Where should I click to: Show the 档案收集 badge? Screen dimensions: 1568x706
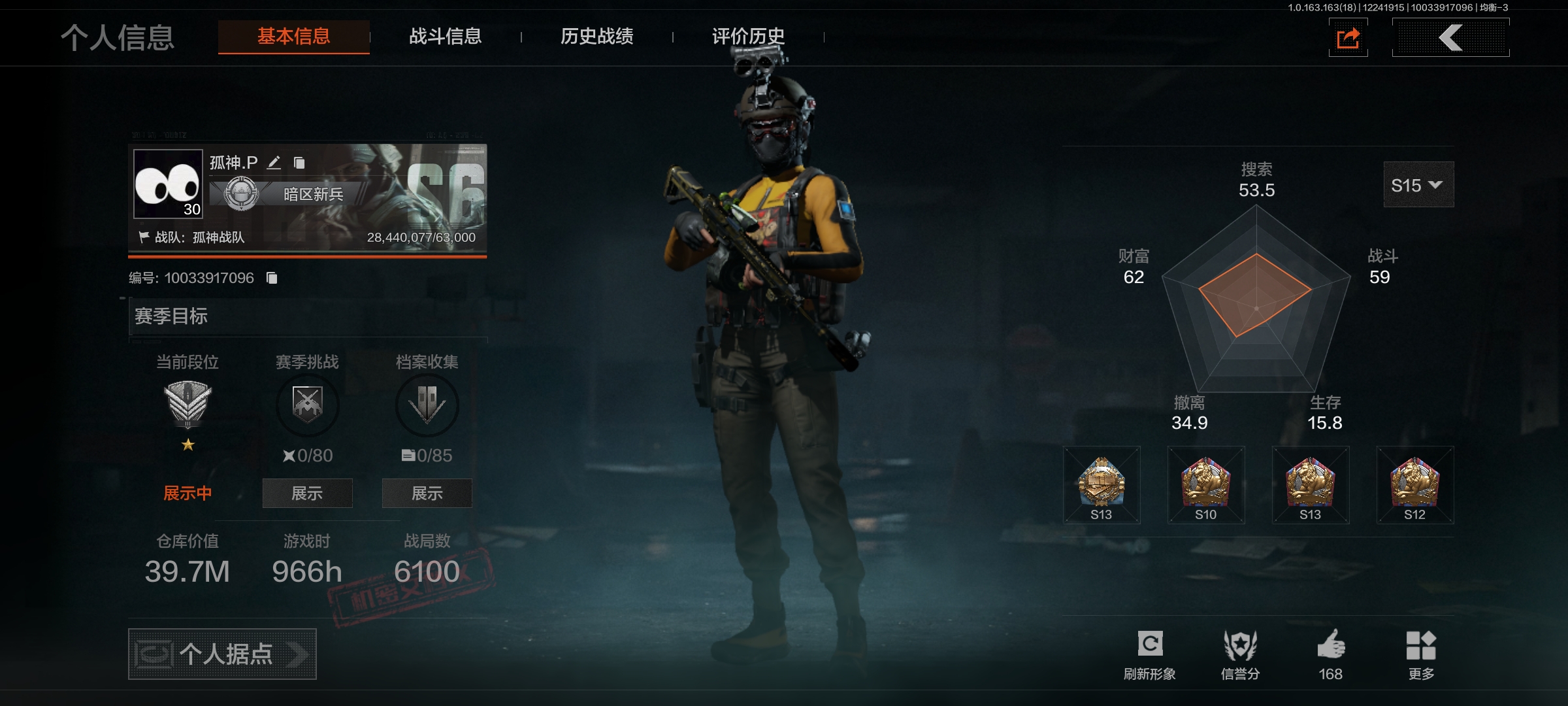click(427, 493)
